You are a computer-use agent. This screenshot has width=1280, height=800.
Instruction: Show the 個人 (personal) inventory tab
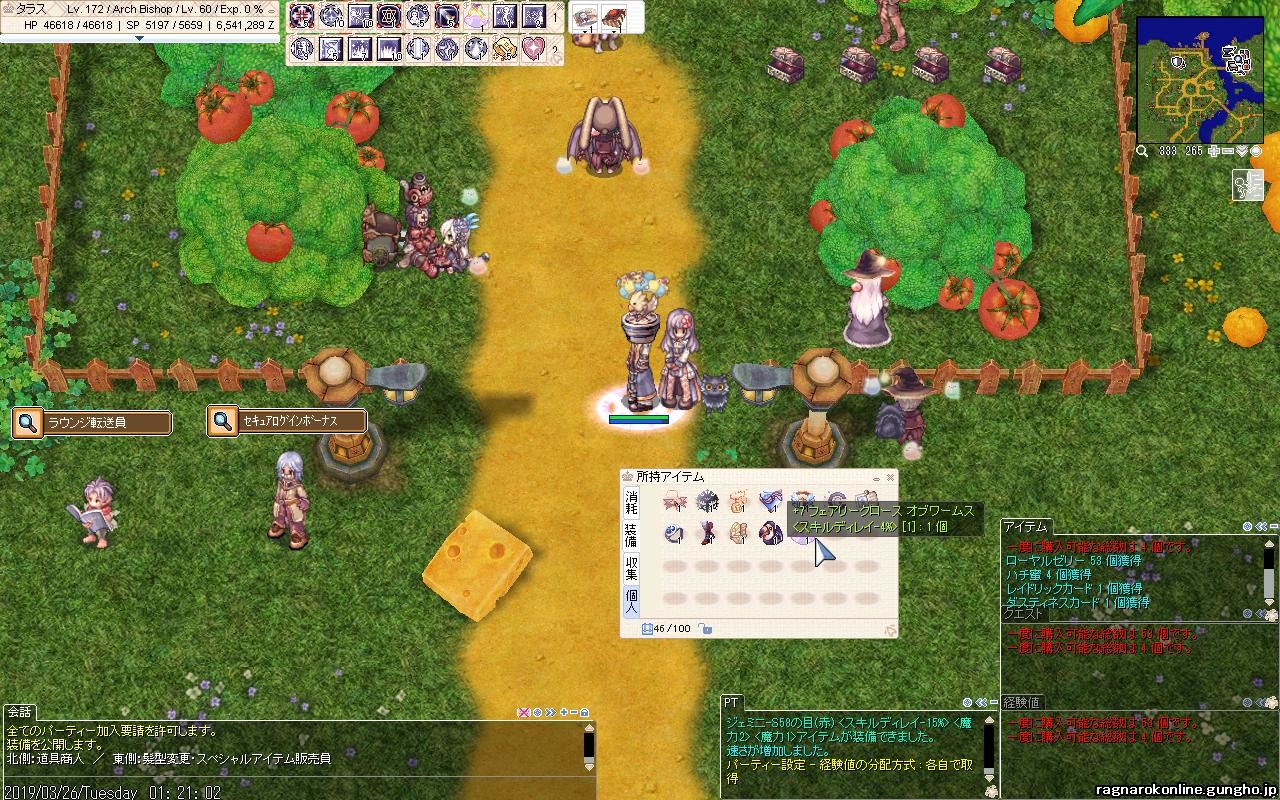631,600
